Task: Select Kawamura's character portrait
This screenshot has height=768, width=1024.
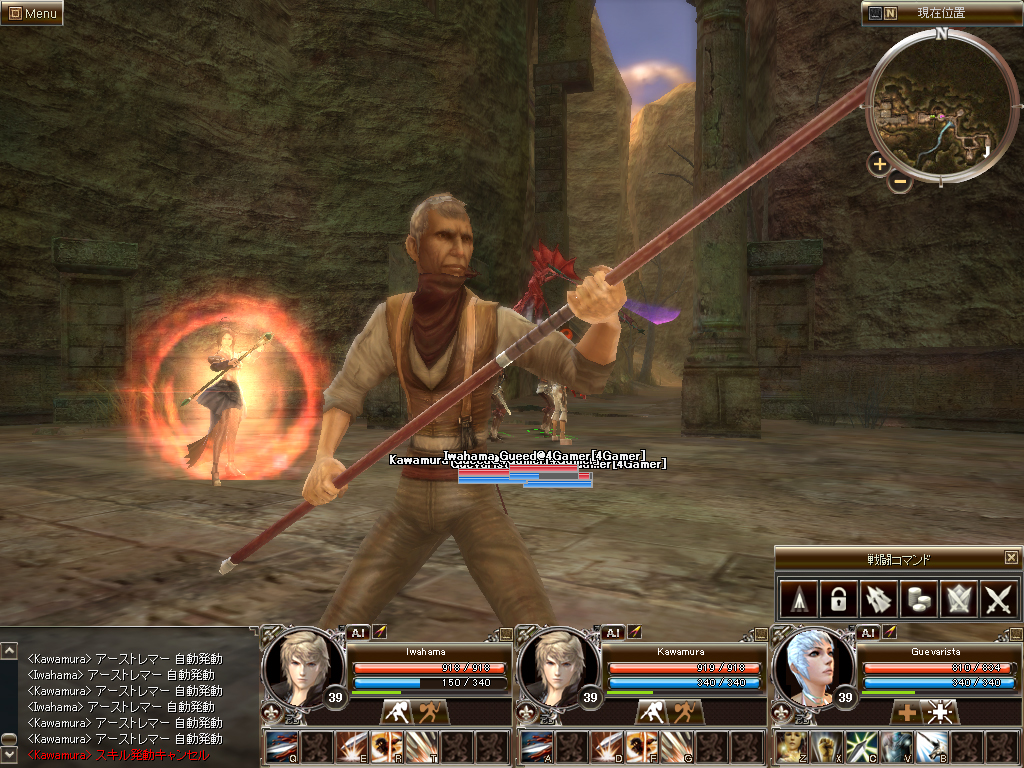Action: tap(554, 664)
